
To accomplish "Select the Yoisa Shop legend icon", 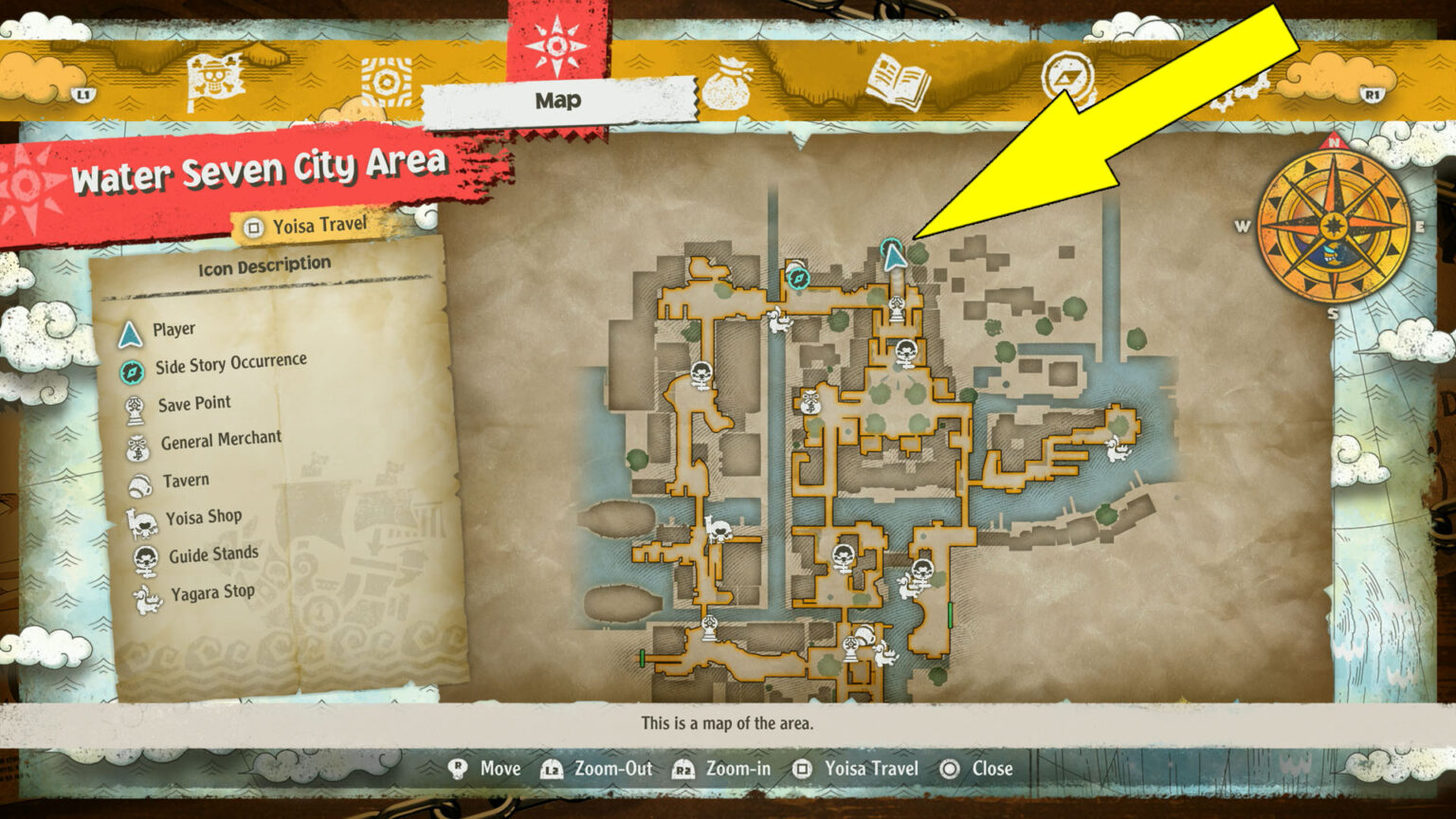I will (x=140, y=517).
